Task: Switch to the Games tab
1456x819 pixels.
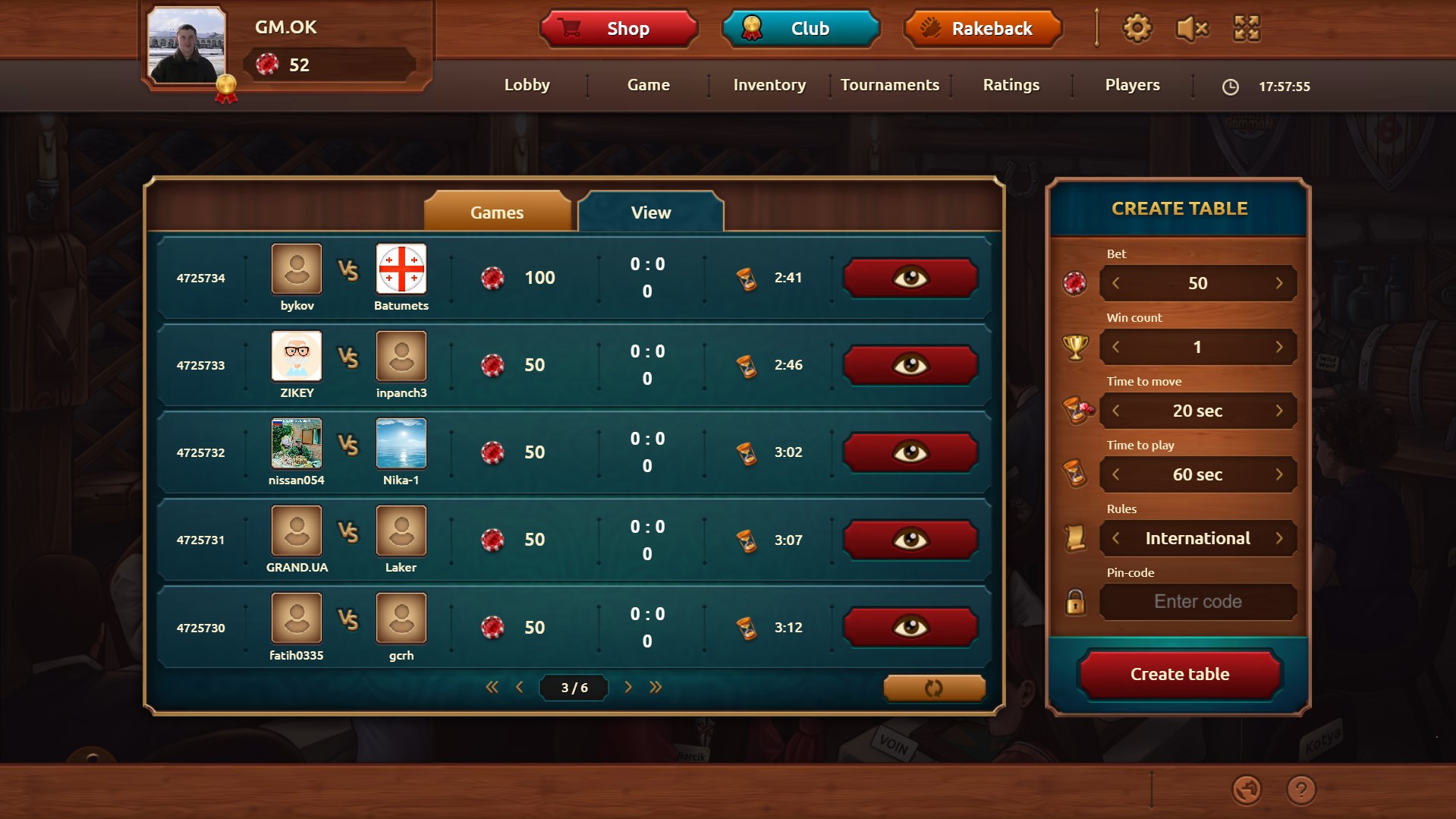Action: [x=498, y=212]
